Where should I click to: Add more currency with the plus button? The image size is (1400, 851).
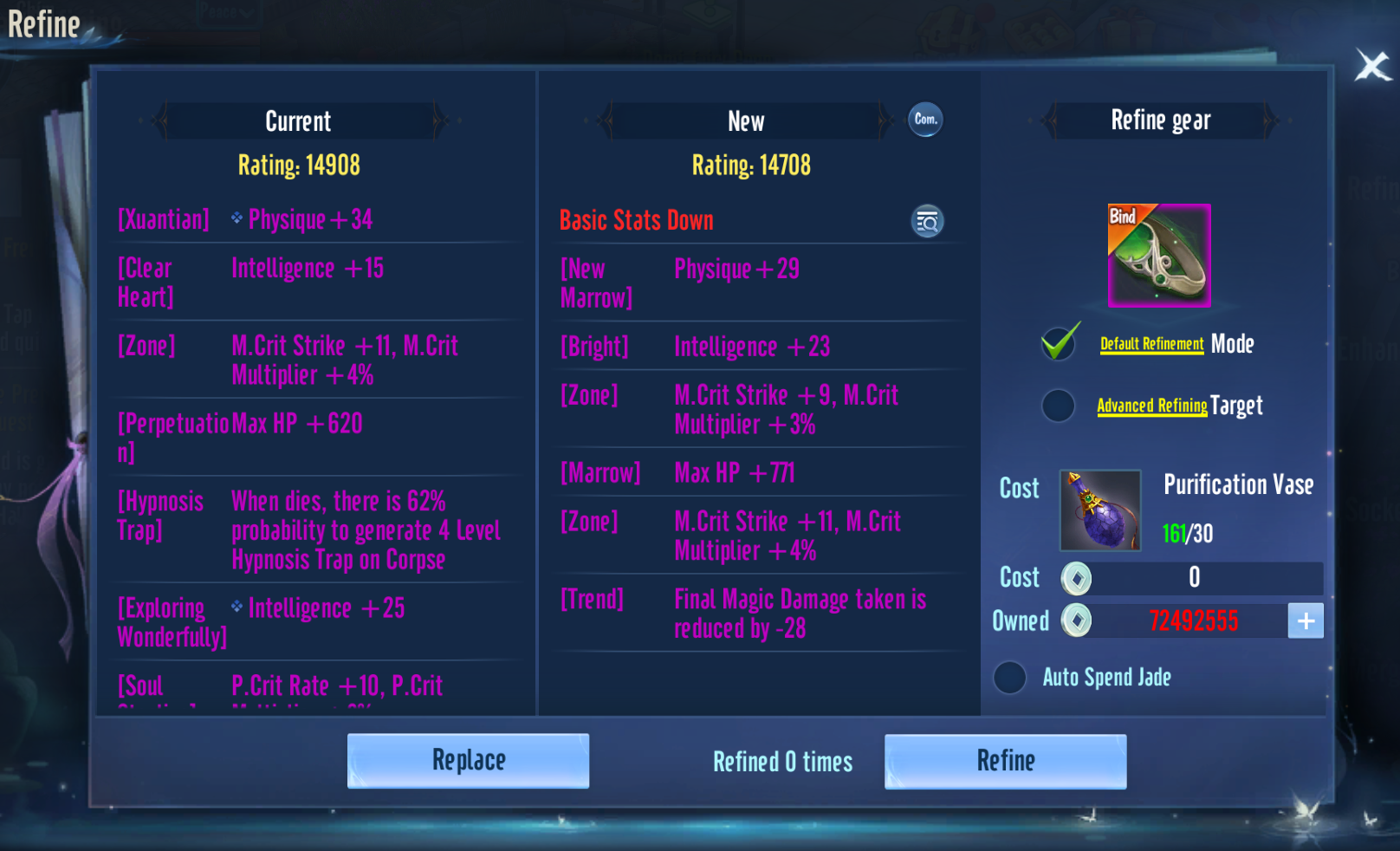pos(1306,620)
